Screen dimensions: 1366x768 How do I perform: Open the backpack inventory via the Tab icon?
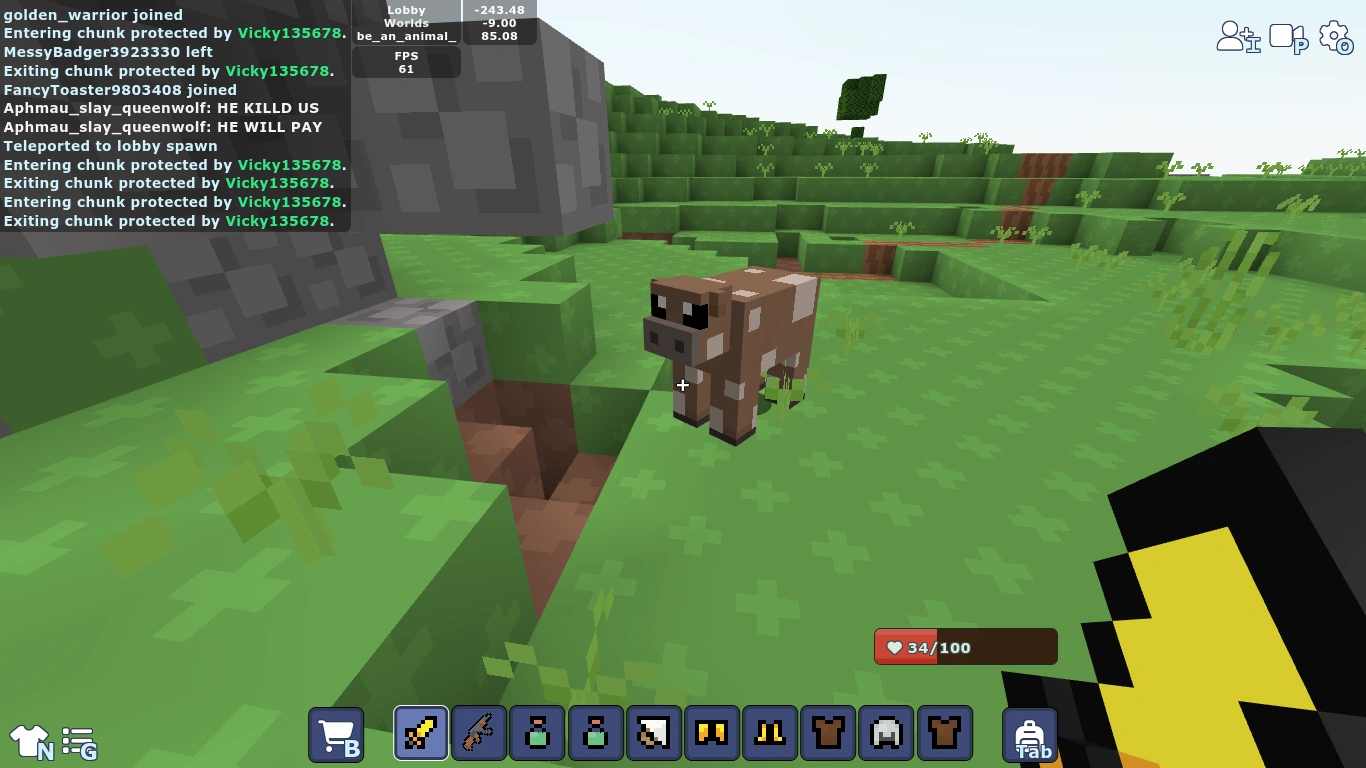pos(1029,733)
